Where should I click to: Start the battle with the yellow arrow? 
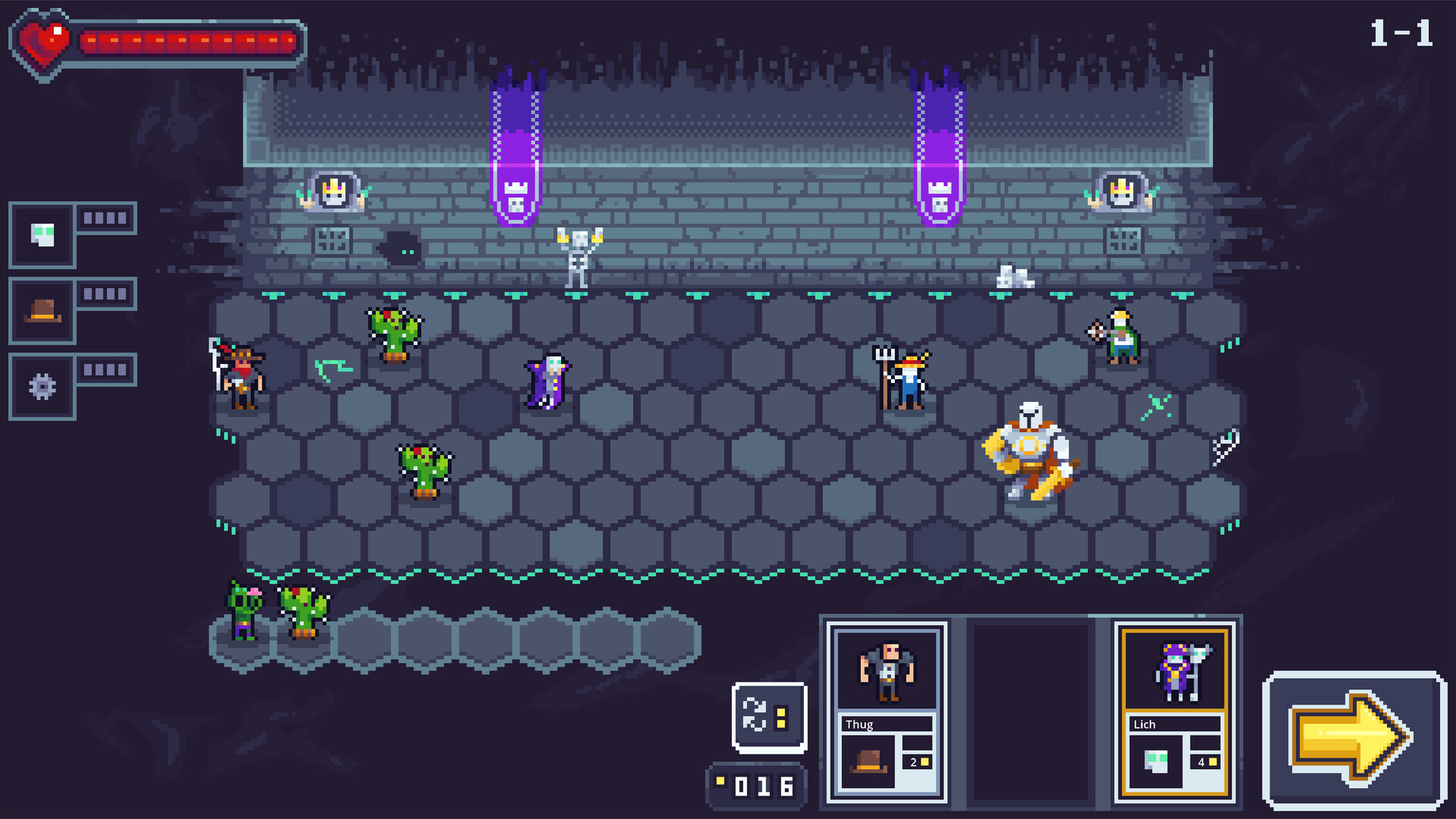[1354, 739]
